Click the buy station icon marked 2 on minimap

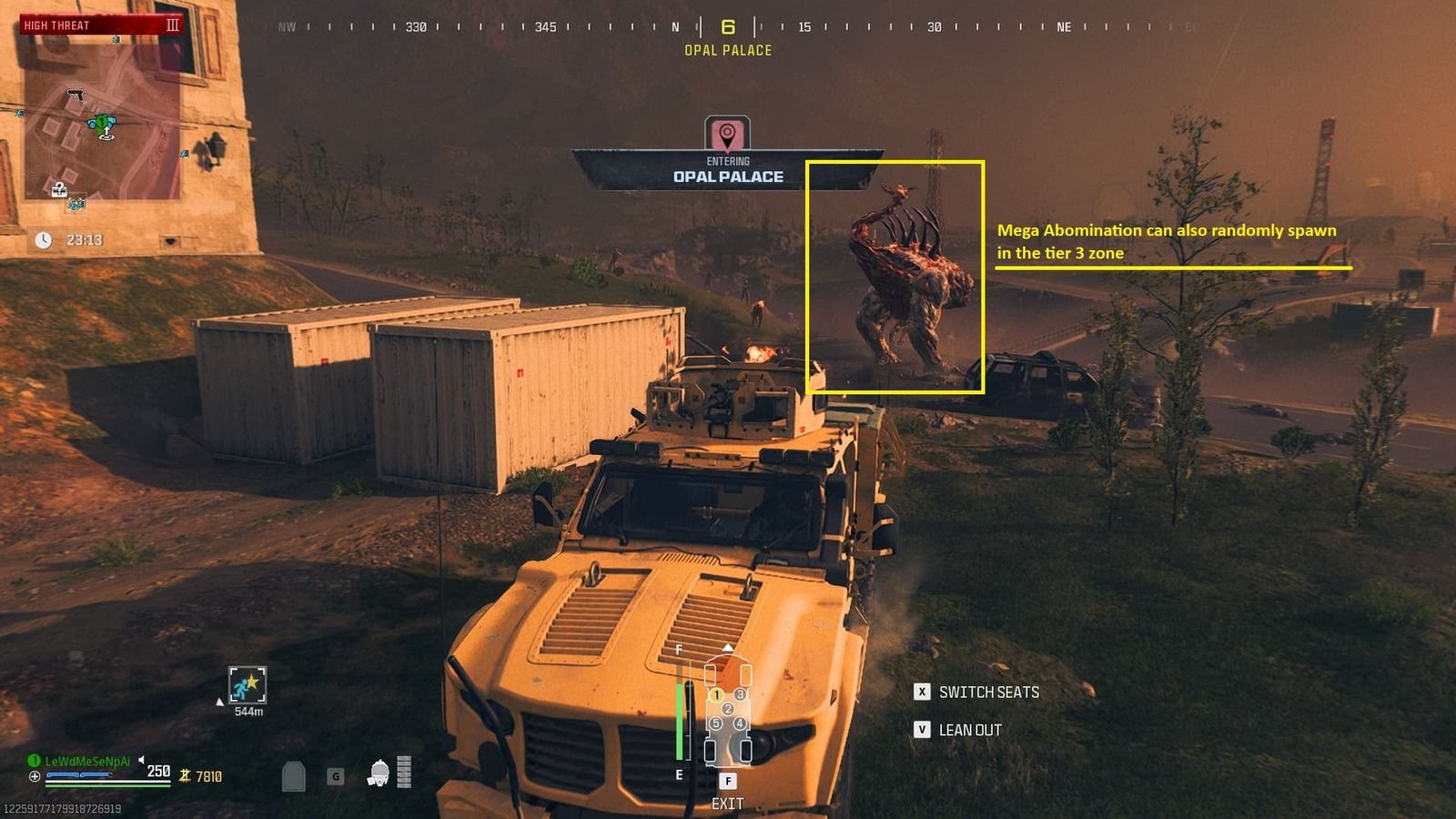tap(59, 188)
